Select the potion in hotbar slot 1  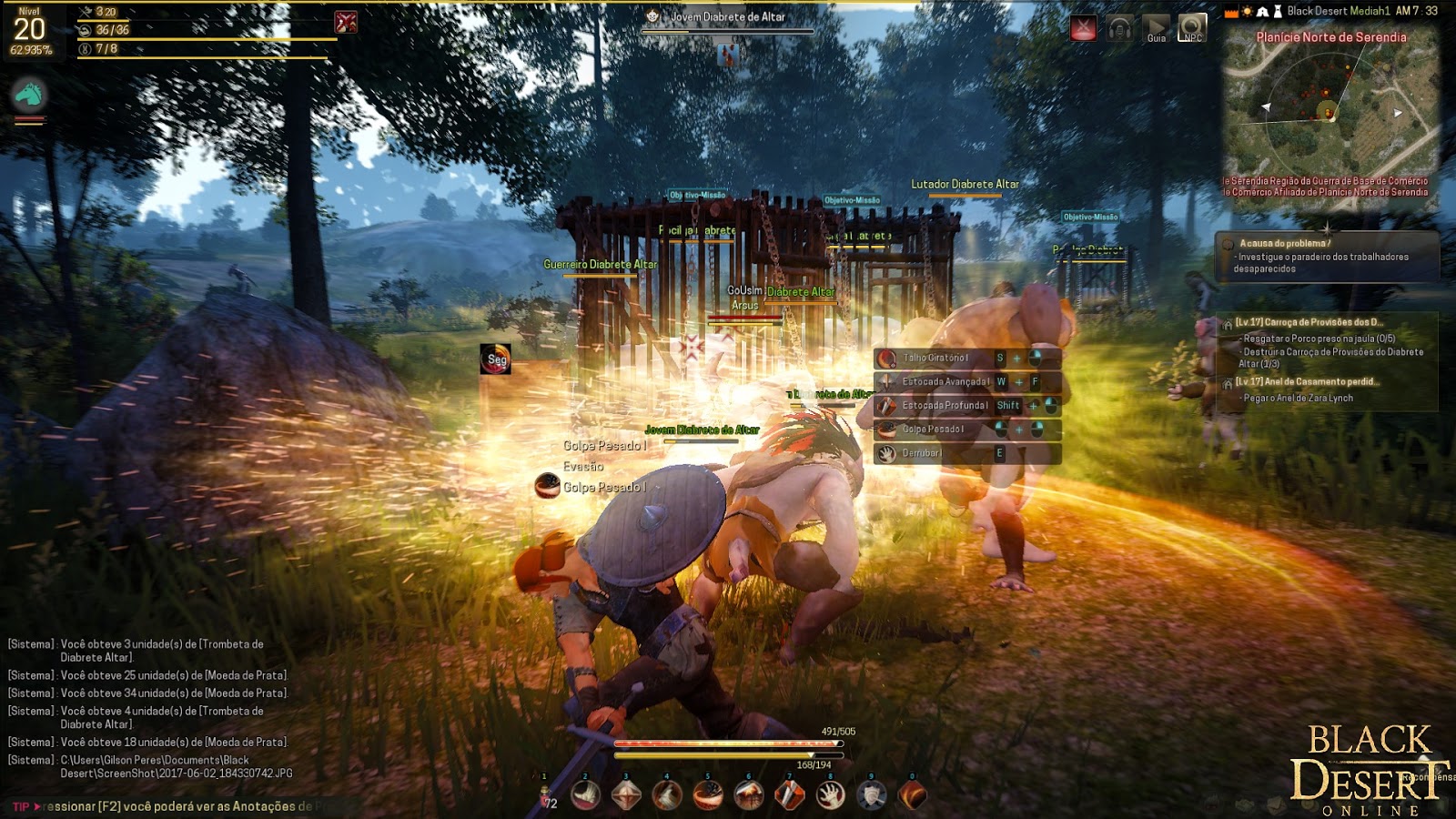coord(545,794)
